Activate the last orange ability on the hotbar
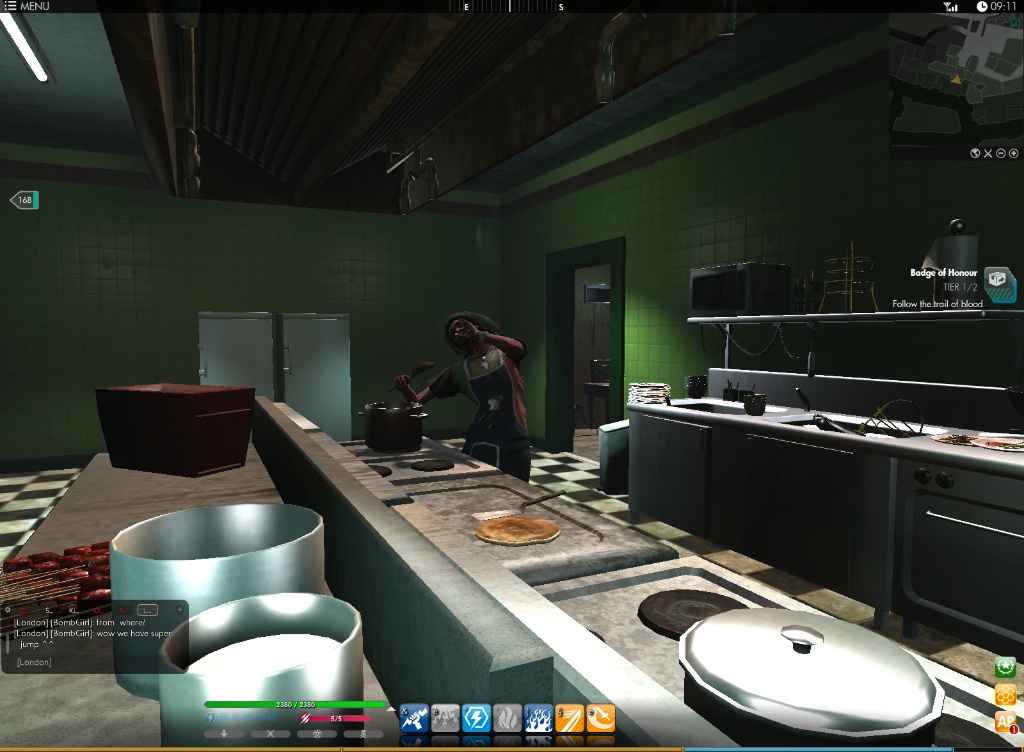This screenshot has width=1024, height=752. [x=600, y=718]
